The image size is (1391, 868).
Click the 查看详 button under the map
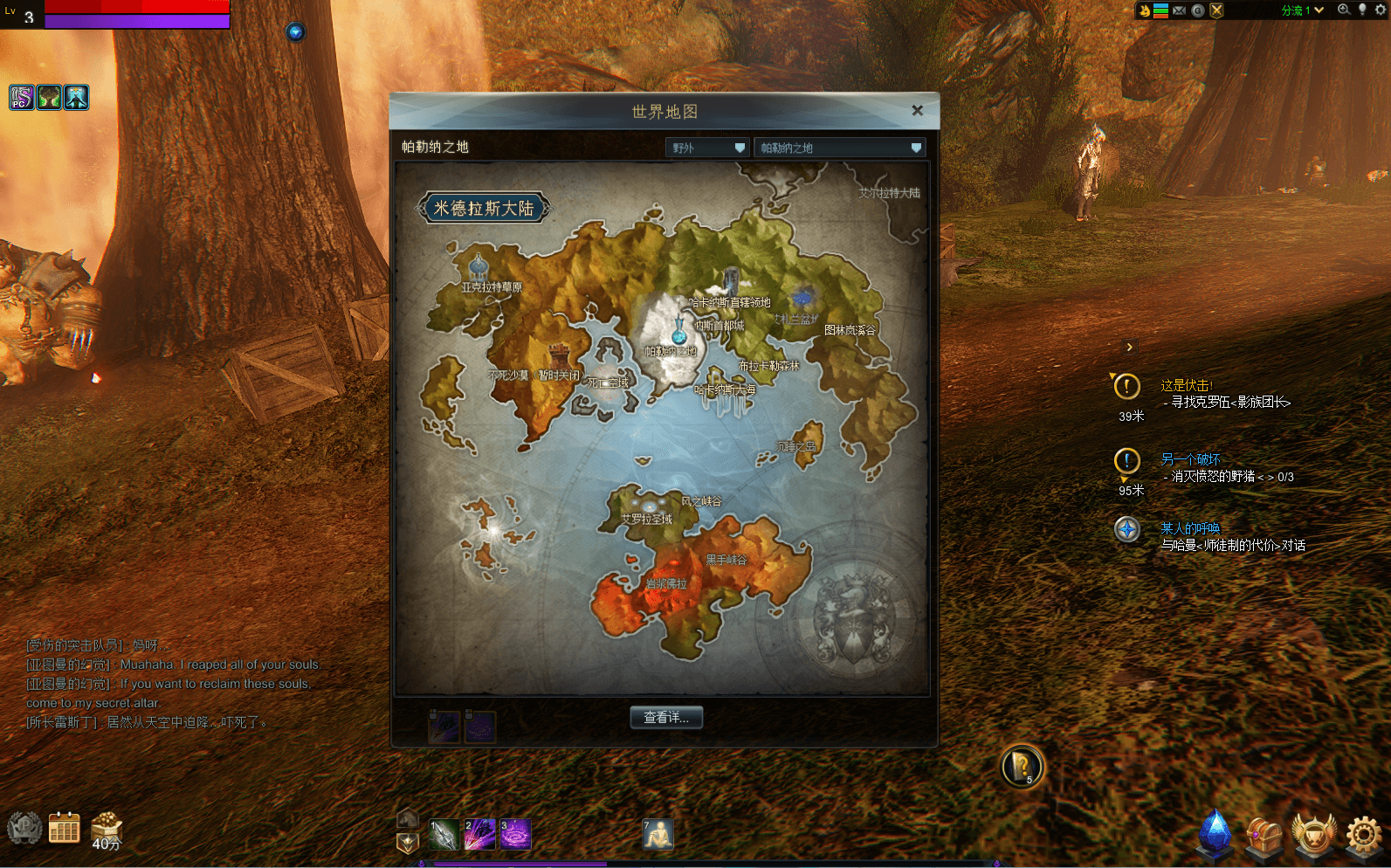pos(666,718)
